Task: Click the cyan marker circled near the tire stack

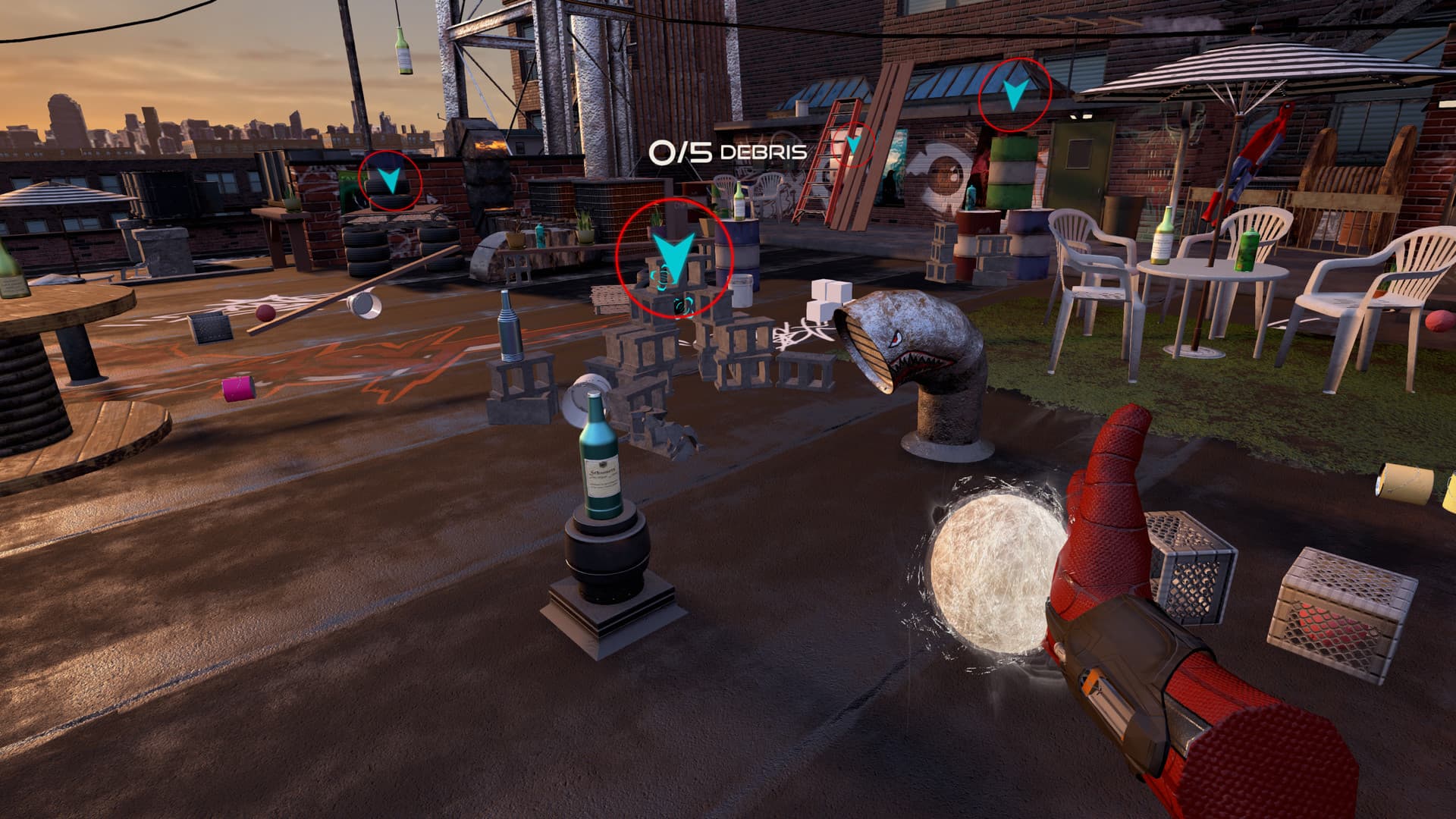Action: pyautogui.click(x=389, y=179)
